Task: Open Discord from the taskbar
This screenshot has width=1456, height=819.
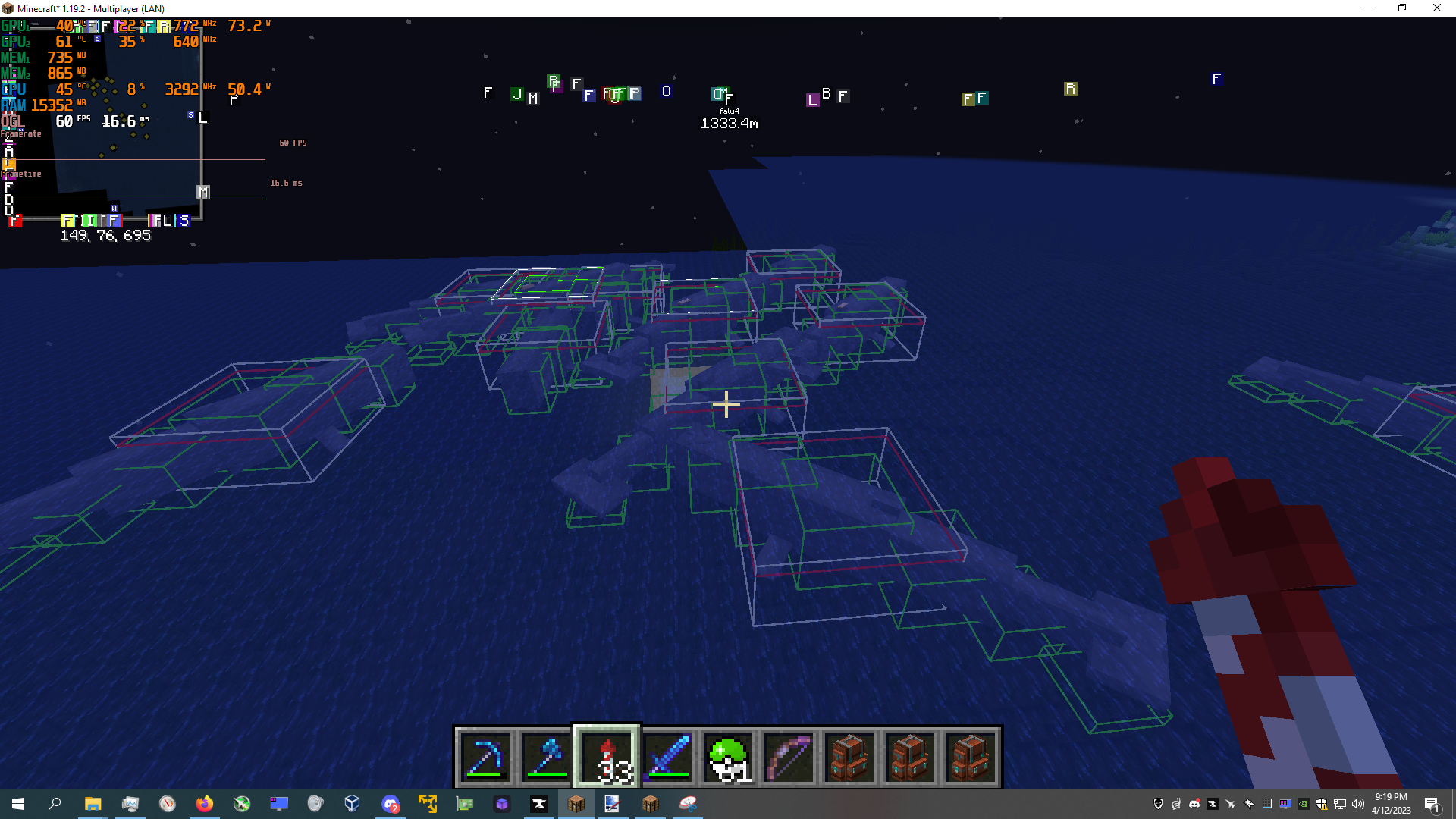Action: pos(391,805)
